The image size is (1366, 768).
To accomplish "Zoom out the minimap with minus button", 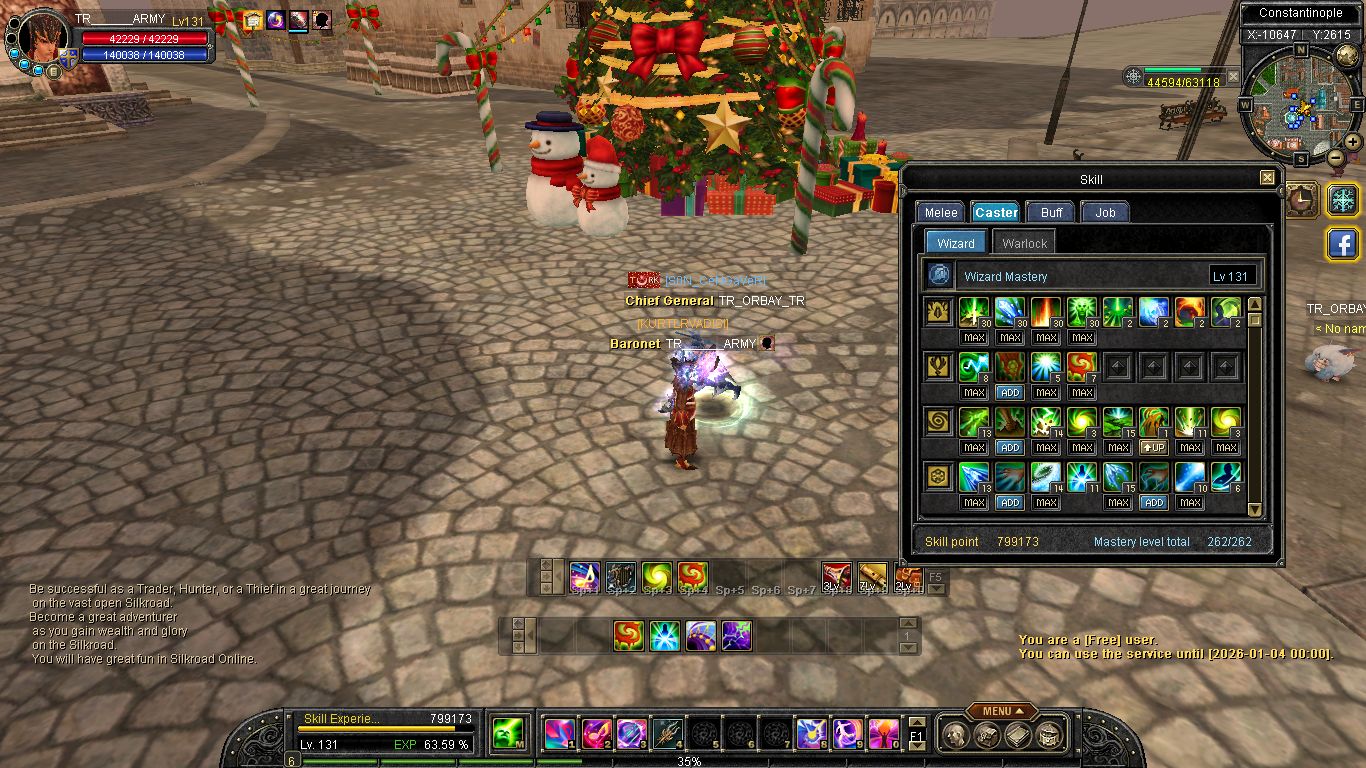I will pyautogui.click(x=1336, y=157).
